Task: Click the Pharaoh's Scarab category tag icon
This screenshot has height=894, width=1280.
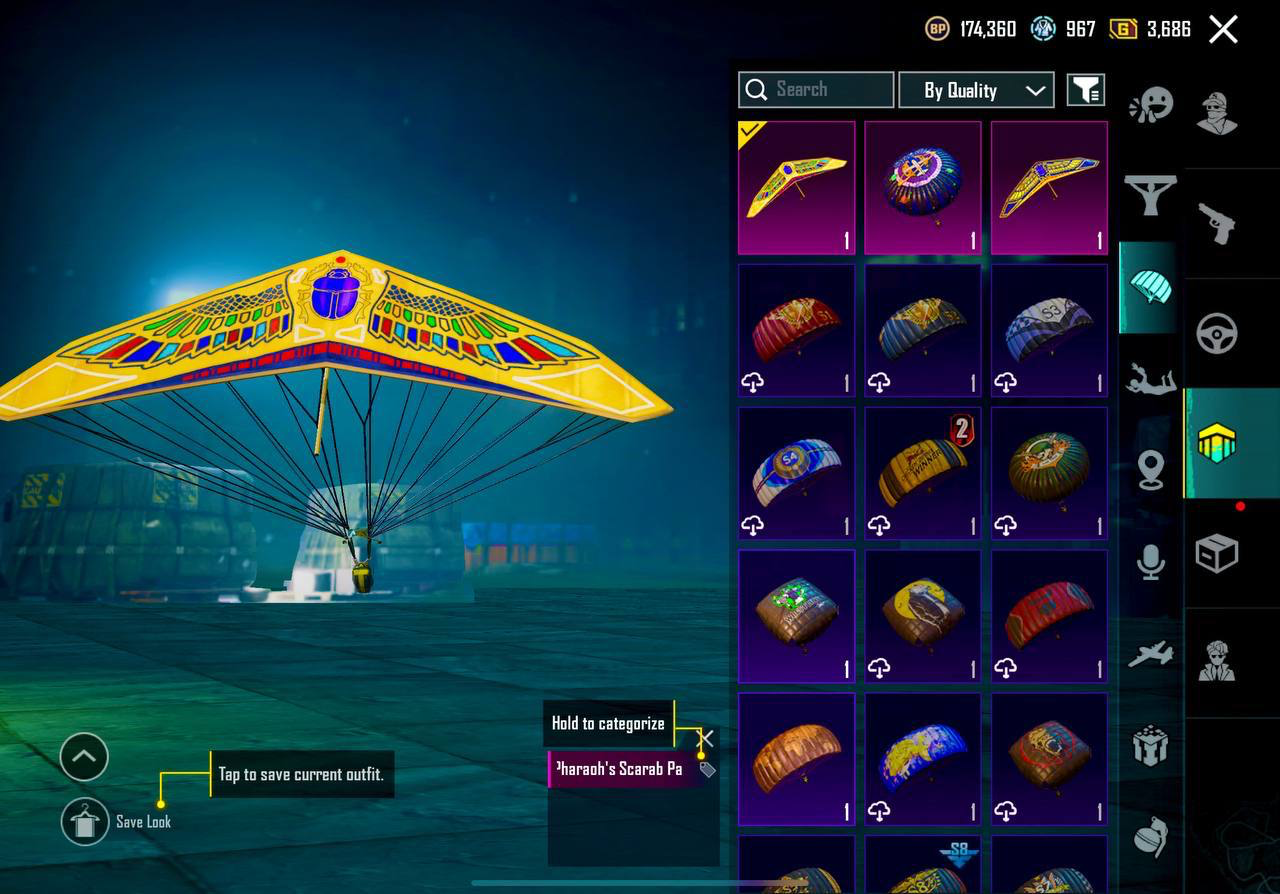Action: 707,769
